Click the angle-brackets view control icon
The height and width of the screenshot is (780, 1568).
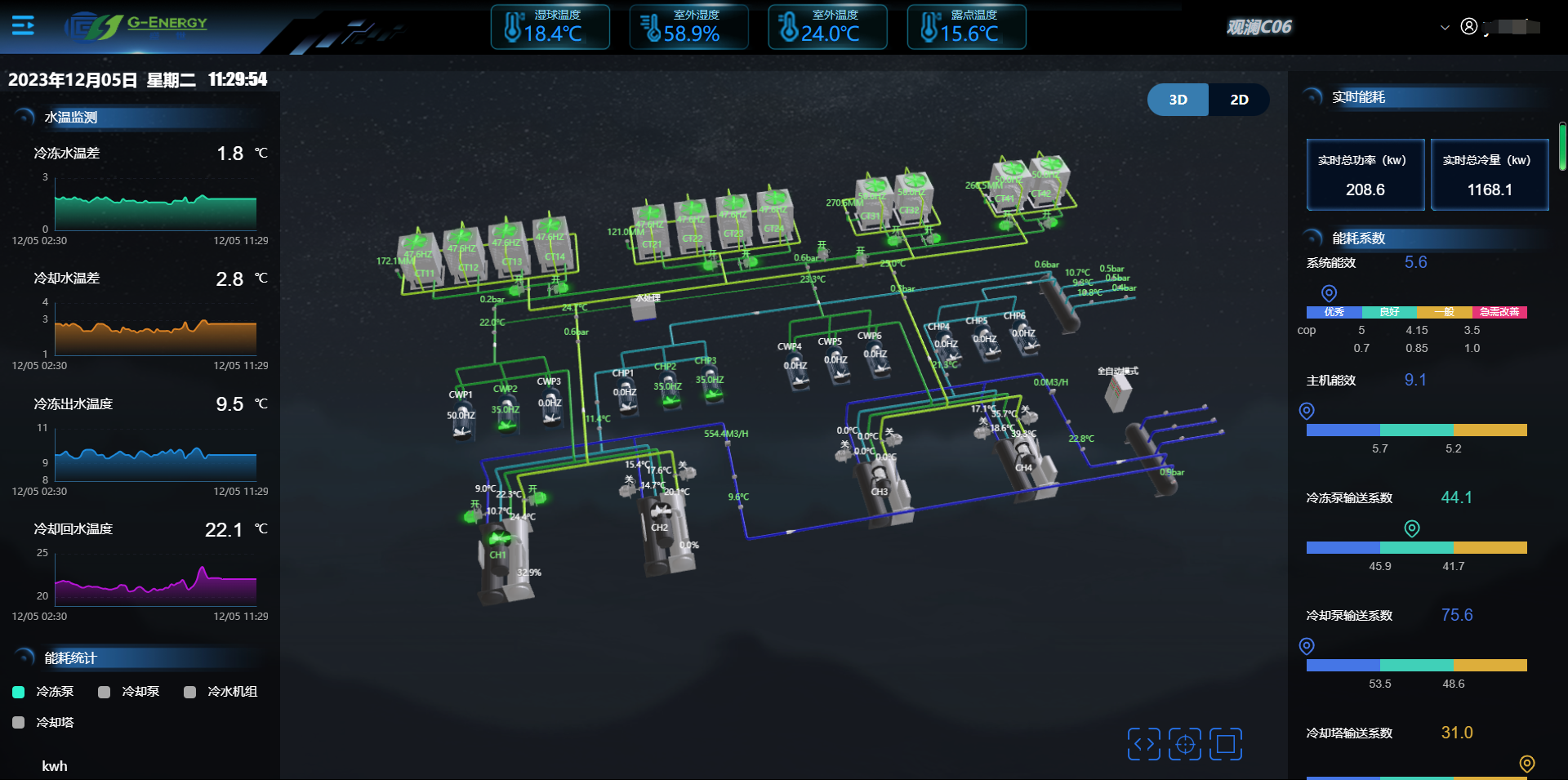point(1143,744)
